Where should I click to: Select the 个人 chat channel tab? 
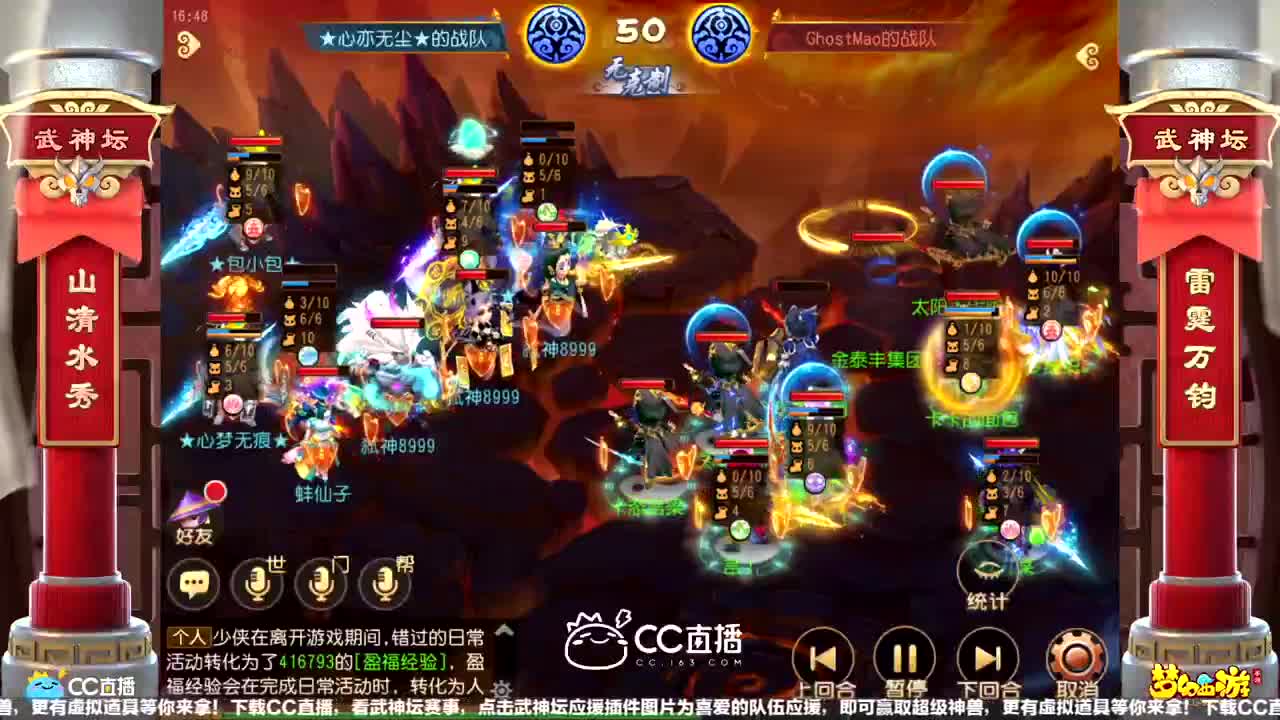click(x=188, y=637)
